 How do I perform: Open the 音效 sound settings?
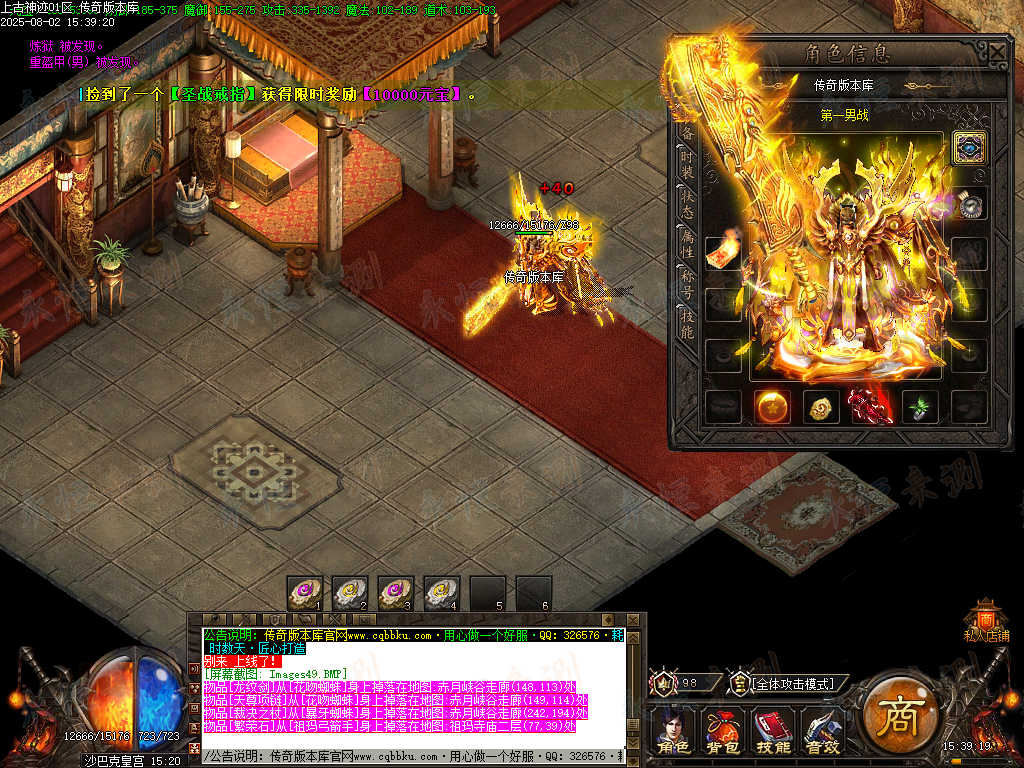point(822,731)
